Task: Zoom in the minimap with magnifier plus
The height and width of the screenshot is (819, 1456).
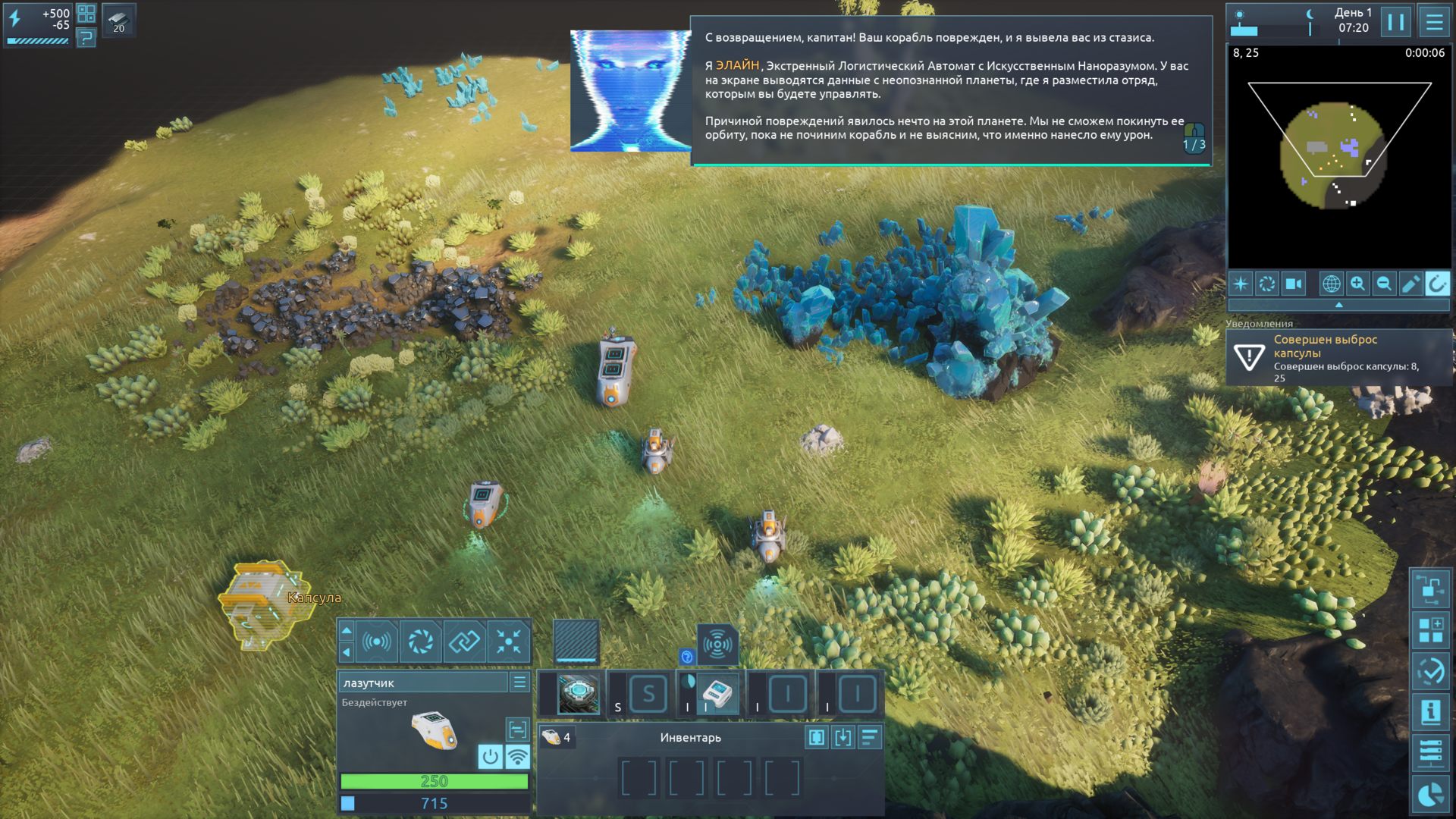Action: tap(1357, 284)
